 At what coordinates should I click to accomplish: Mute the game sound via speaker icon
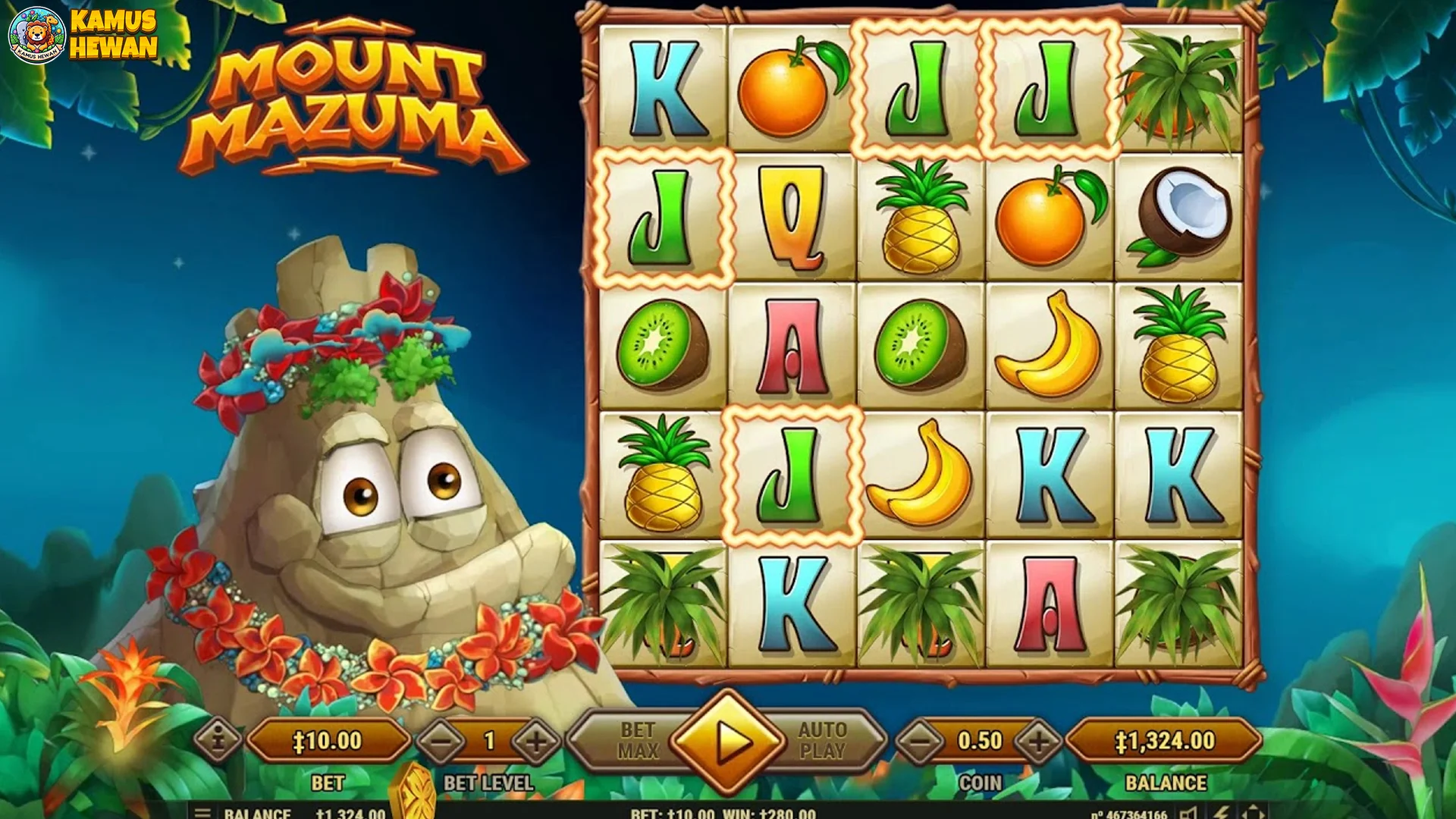coord(1188,814)
